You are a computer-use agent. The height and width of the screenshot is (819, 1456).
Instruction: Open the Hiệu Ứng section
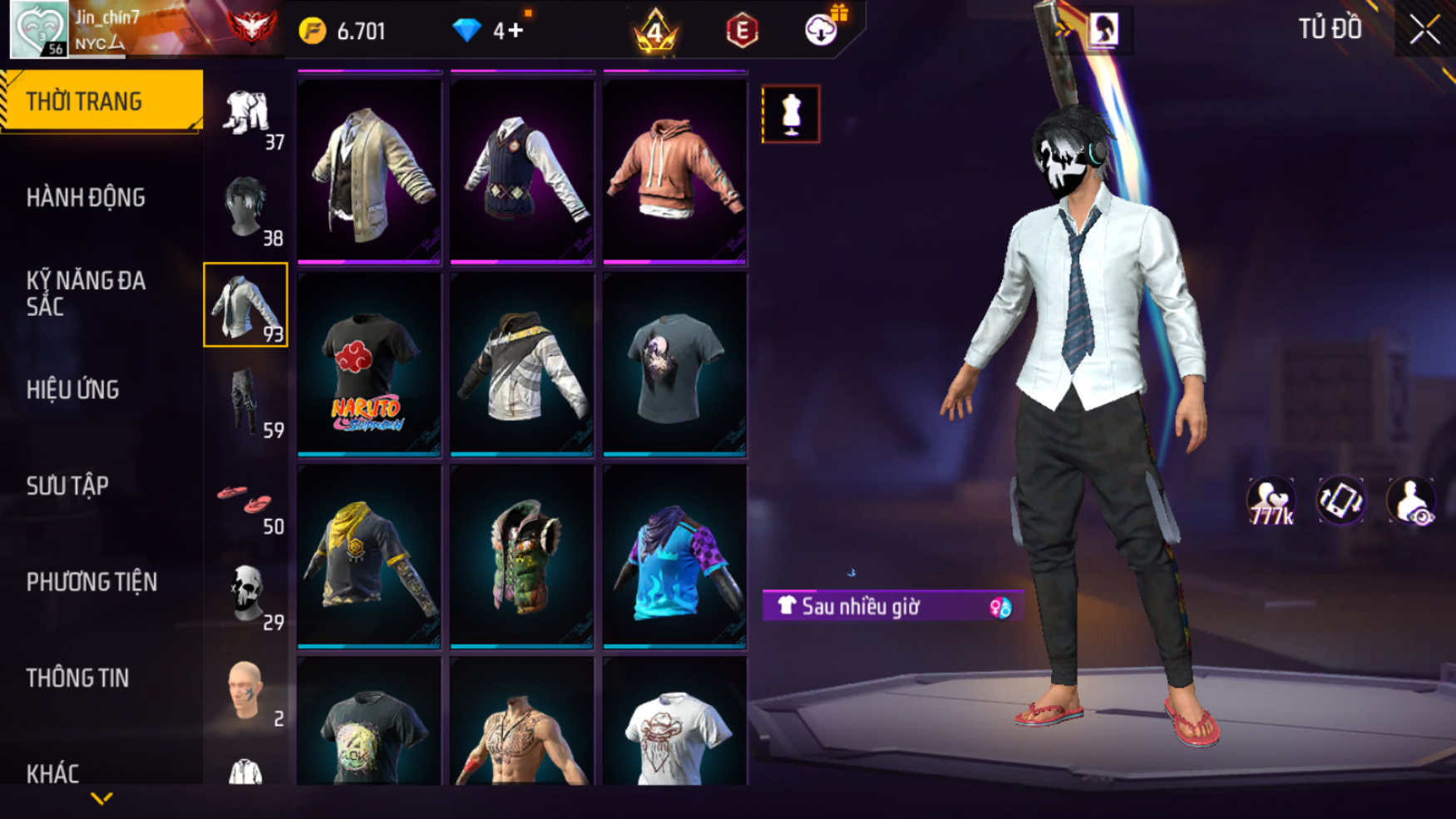(73, 390)
